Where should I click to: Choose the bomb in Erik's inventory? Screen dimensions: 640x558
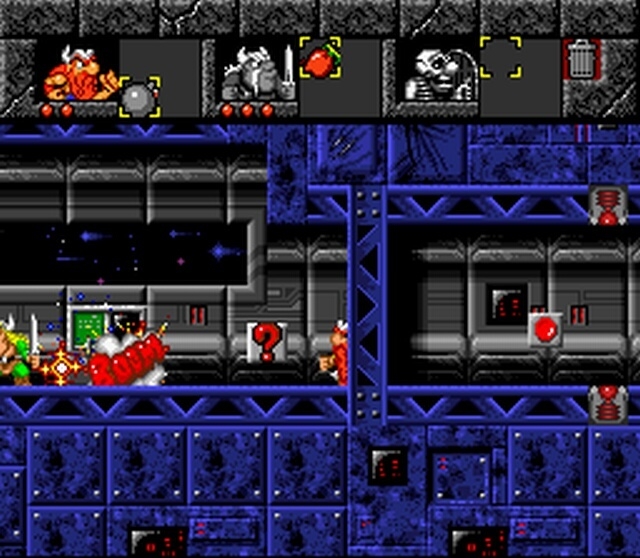coord(139,97)
